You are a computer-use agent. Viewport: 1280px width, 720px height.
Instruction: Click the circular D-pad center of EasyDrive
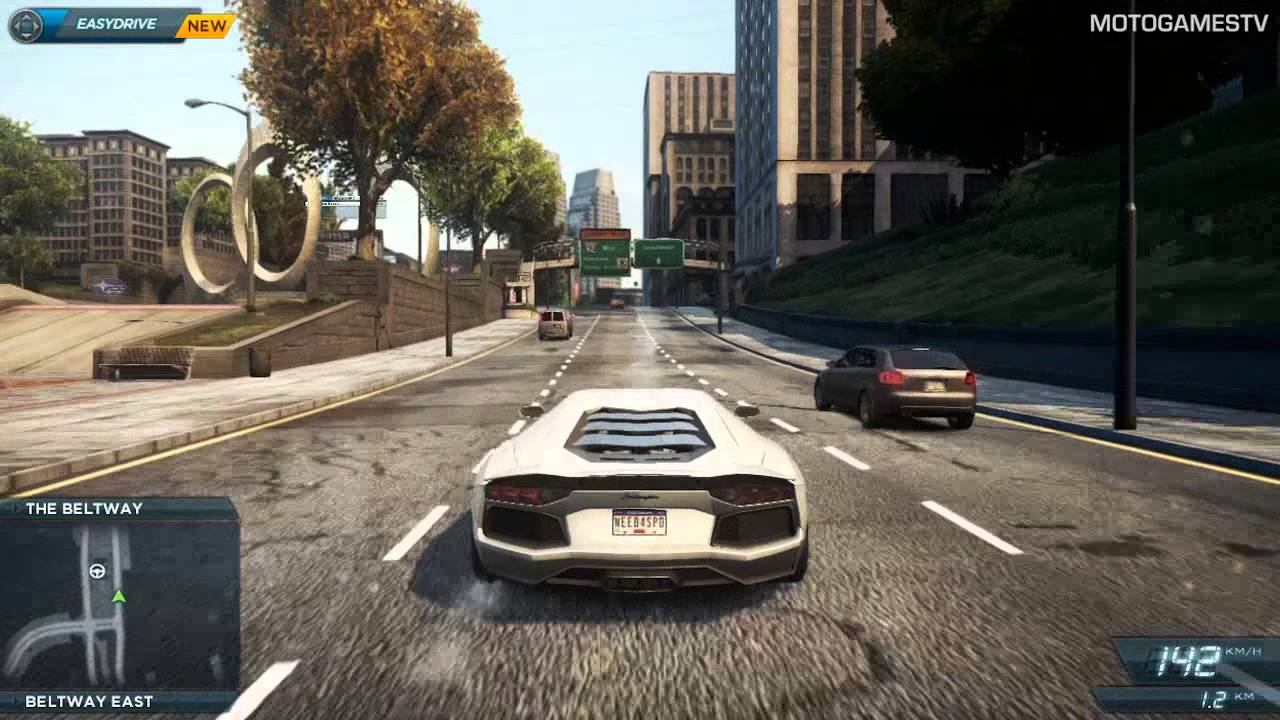tap(28, 24)
